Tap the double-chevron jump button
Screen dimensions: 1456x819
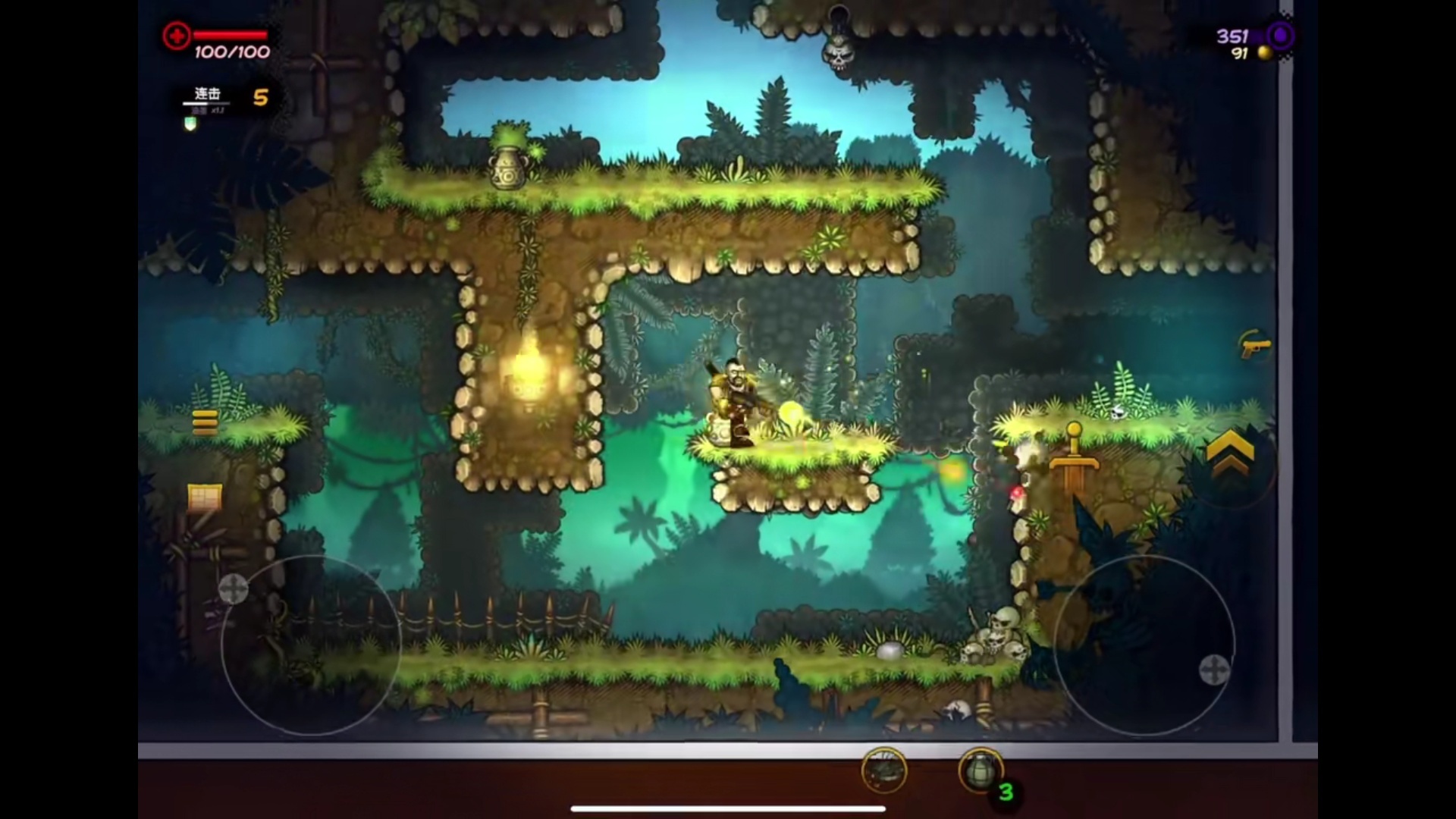tap(1229, 454)
